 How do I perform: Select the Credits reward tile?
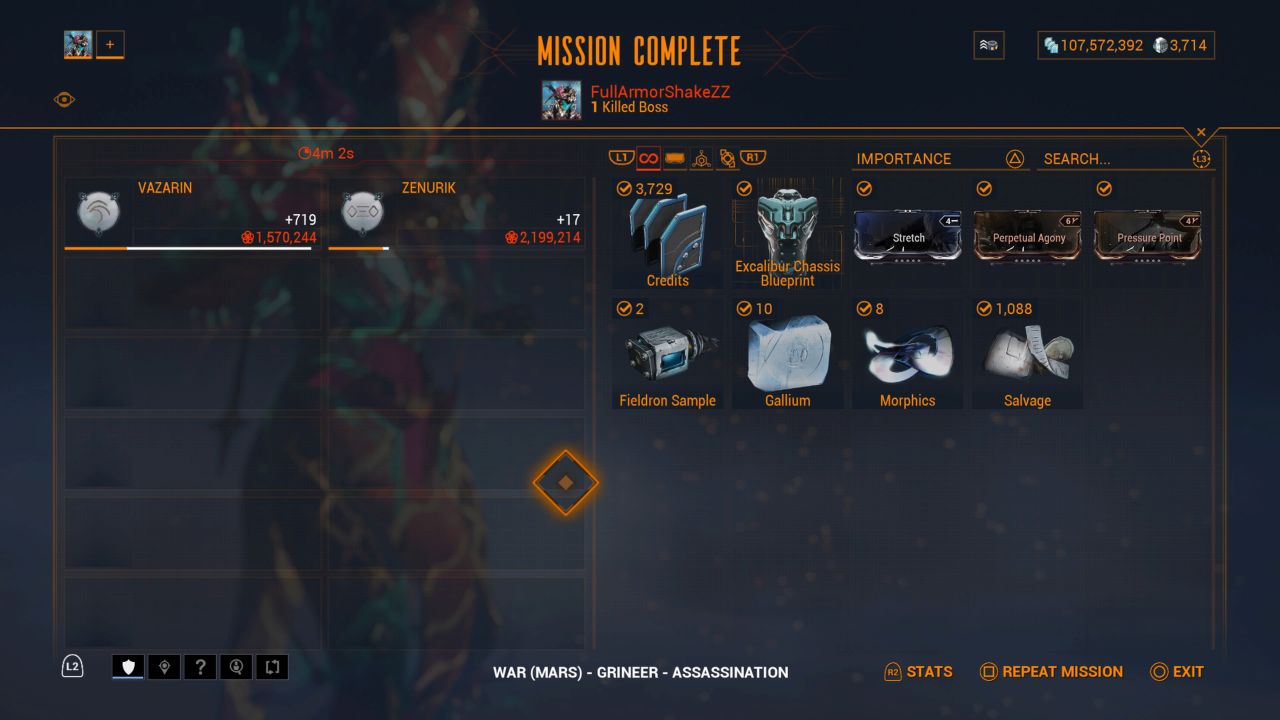coord(667,234)
